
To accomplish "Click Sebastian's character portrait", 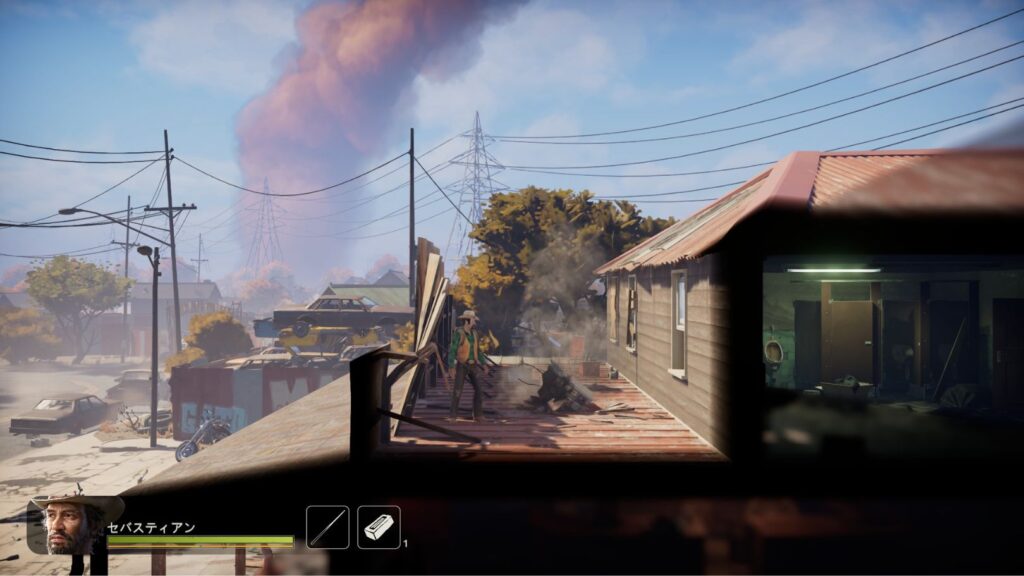I will [x=69, y=525].
